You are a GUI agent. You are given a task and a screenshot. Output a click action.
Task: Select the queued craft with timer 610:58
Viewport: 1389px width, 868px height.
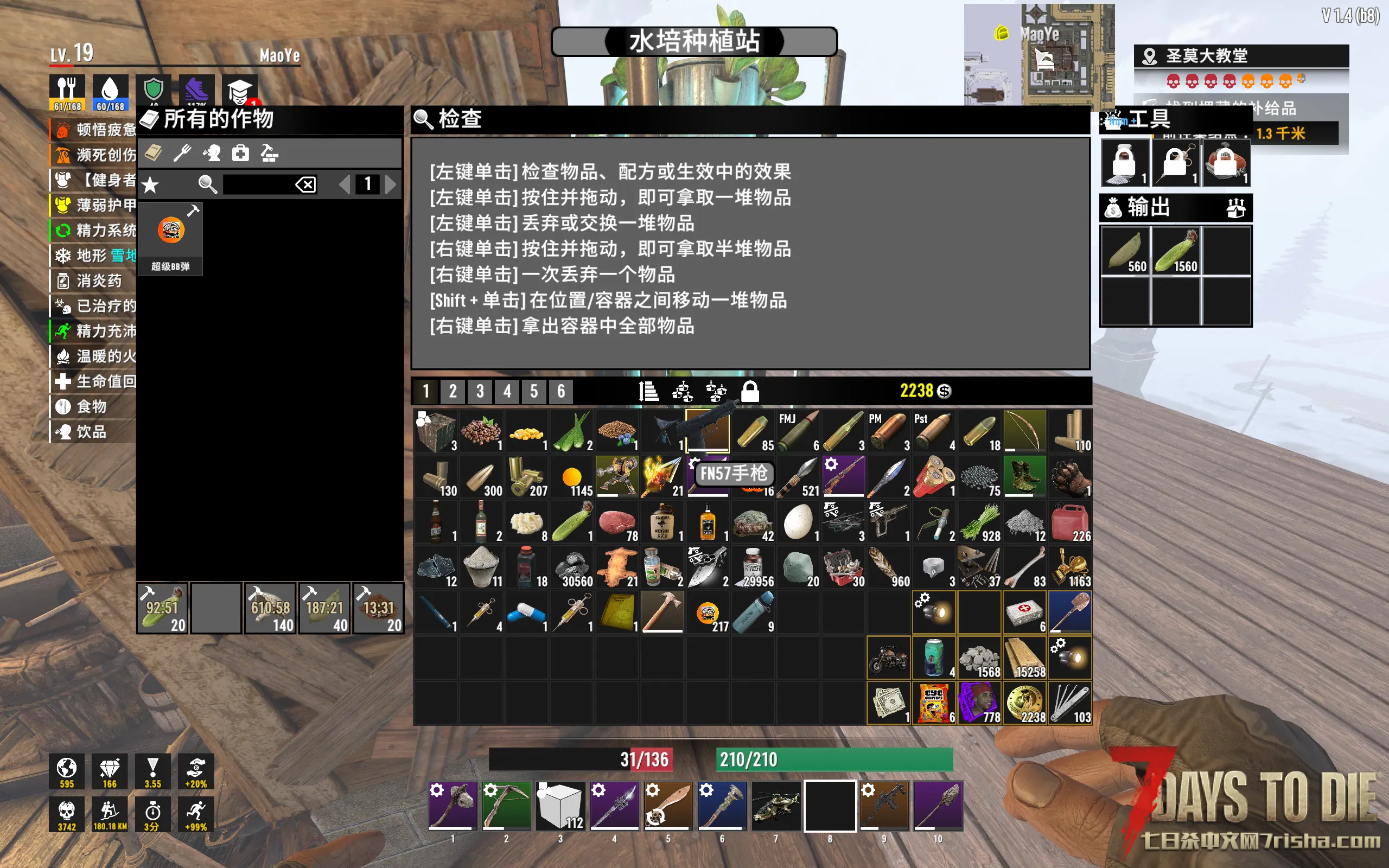click(x=270, y=608)
